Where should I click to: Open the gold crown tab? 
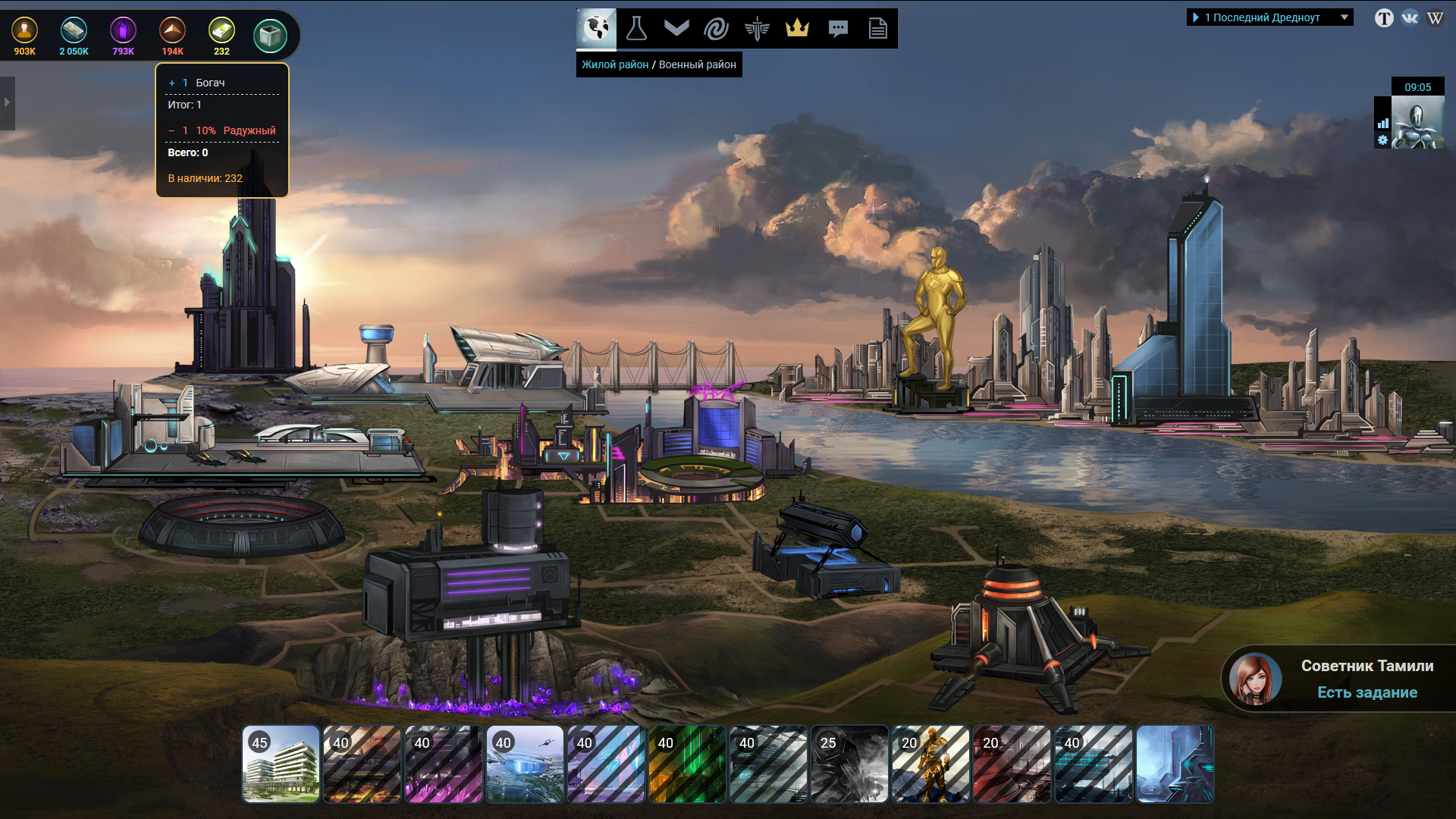click(x=797, y=29)
